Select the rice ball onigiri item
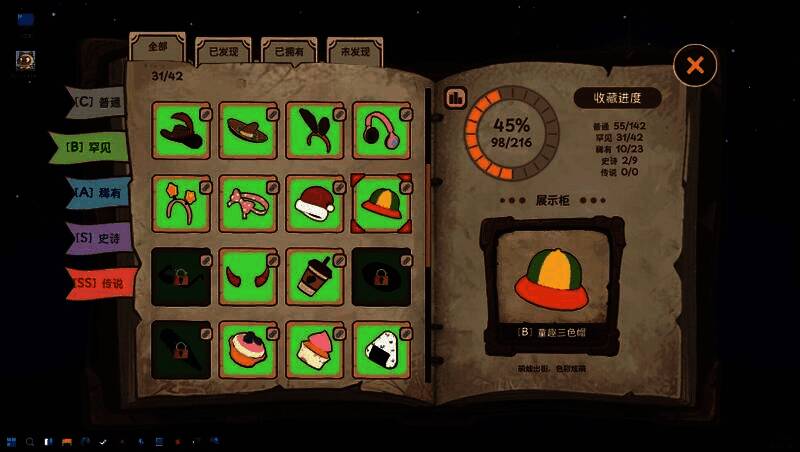The width and height of the screenshot is (800, 452). [381, 350]
